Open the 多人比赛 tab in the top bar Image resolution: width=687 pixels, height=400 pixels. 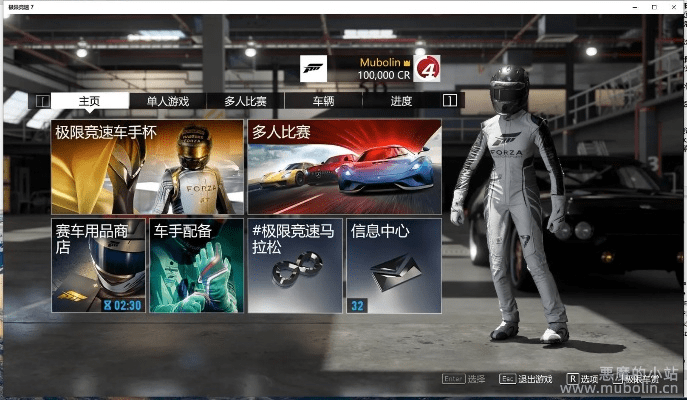pos(245,101)
